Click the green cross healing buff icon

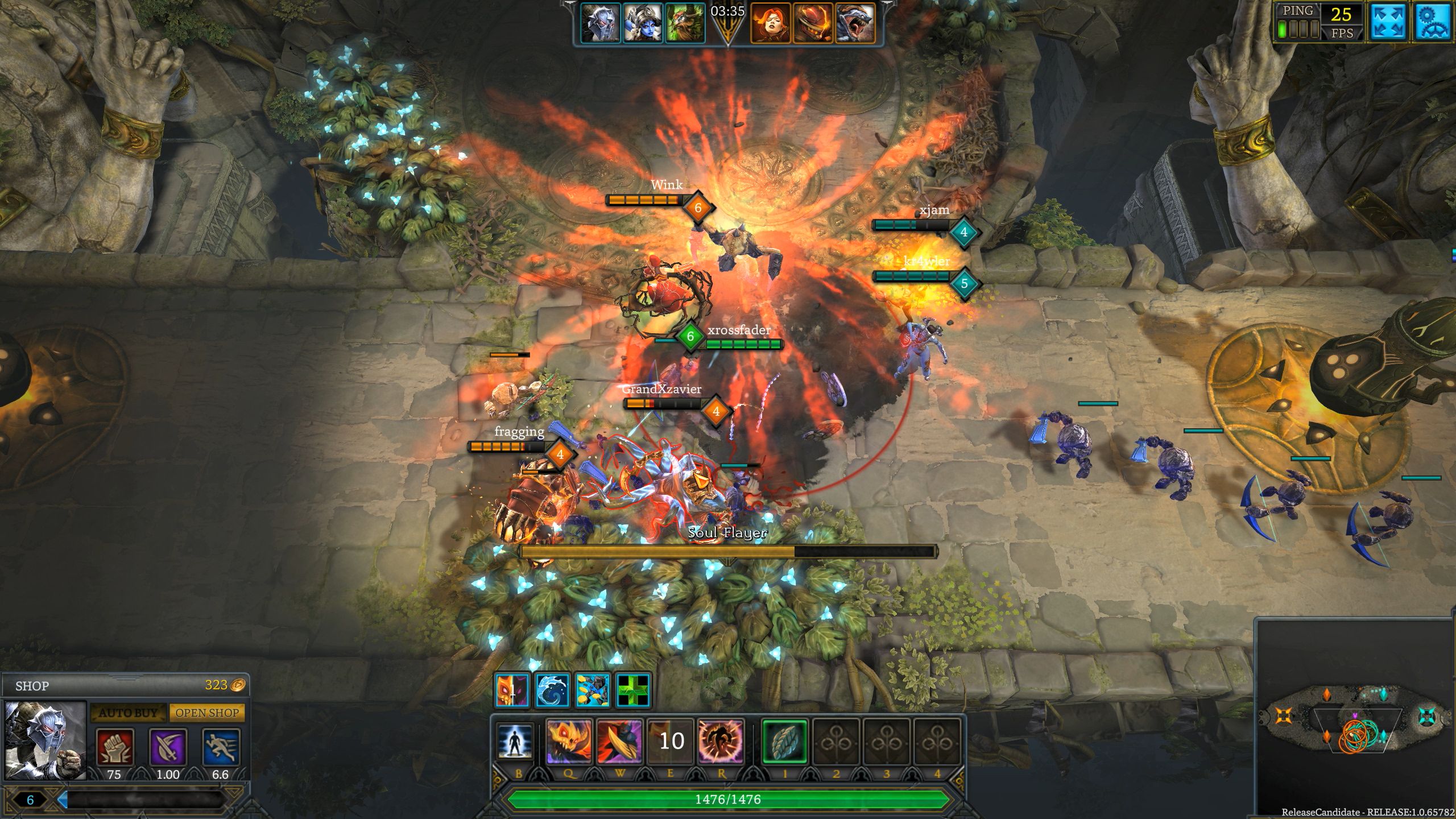(633, 690)
